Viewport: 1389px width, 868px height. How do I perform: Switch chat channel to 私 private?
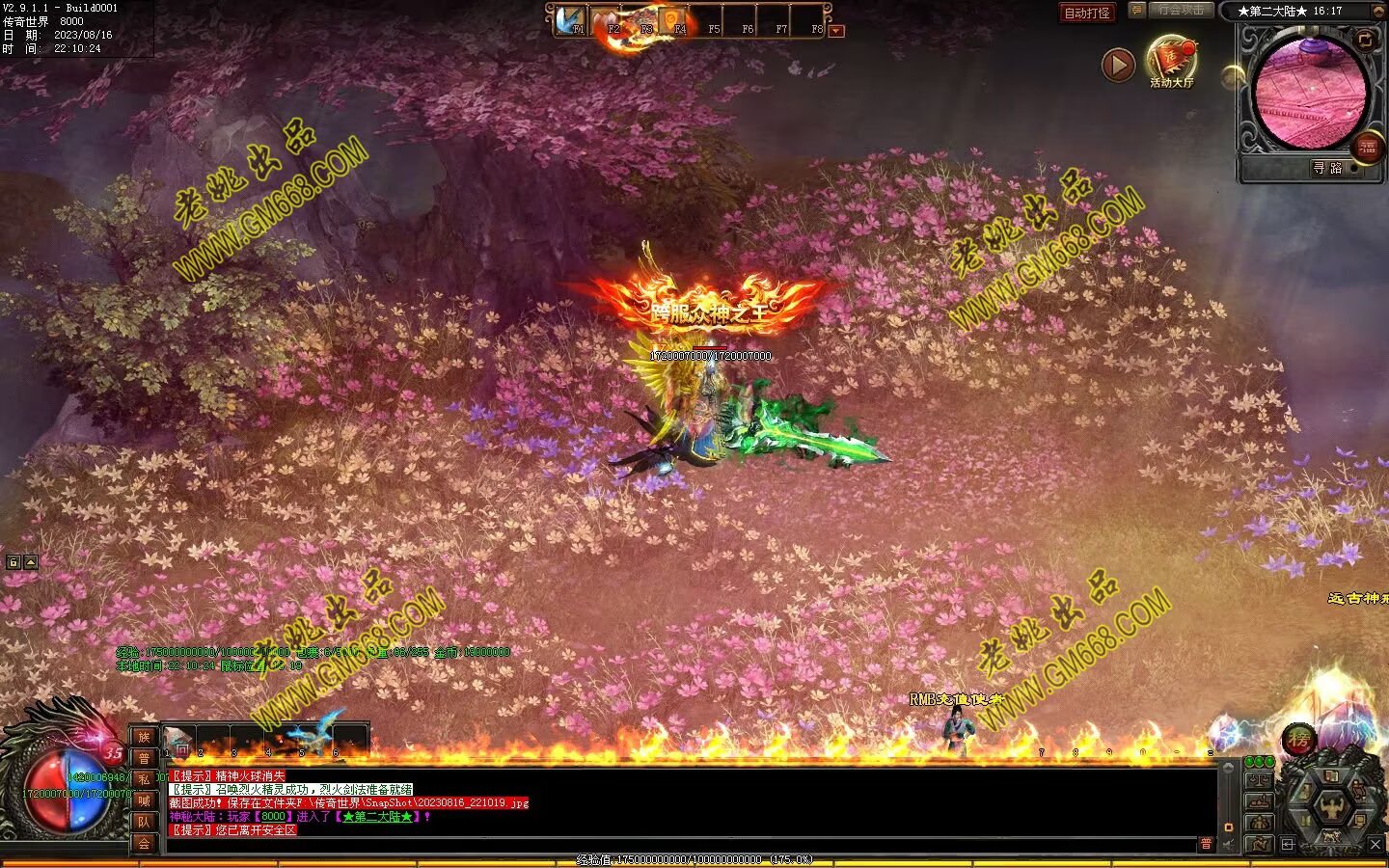[x=144, y=779]
